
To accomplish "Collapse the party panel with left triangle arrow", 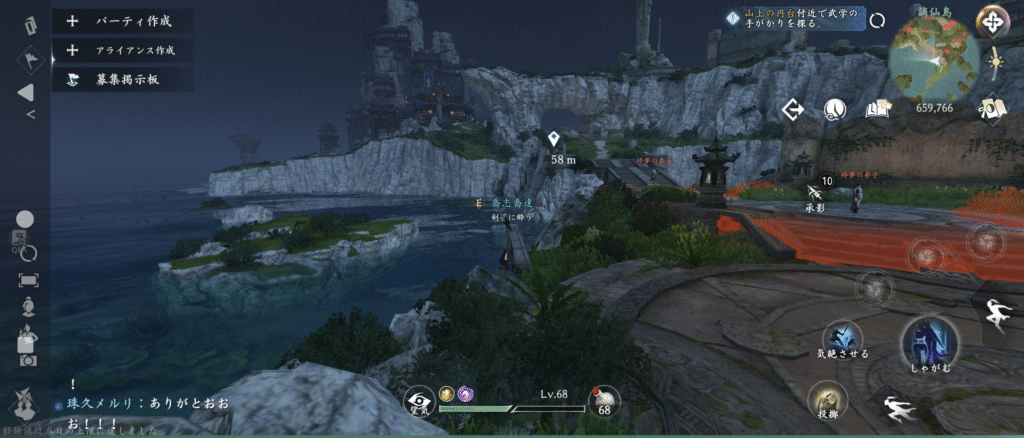I will pos(26,93).
